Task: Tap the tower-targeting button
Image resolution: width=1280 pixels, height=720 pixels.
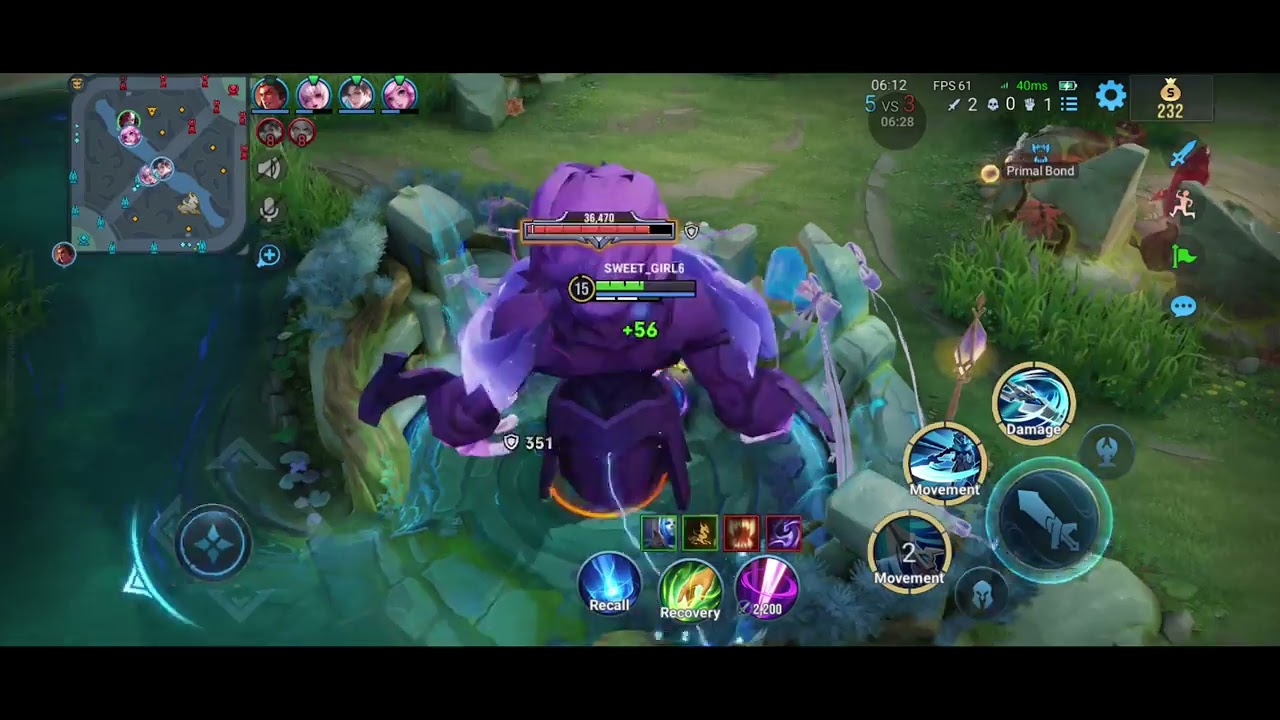Action: click(x=1106, y=451)
